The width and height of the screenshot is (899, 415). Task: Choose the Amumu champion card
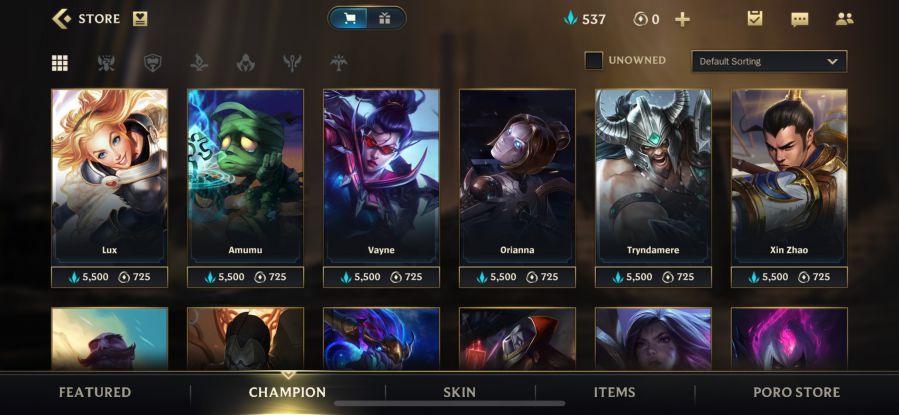245,176
